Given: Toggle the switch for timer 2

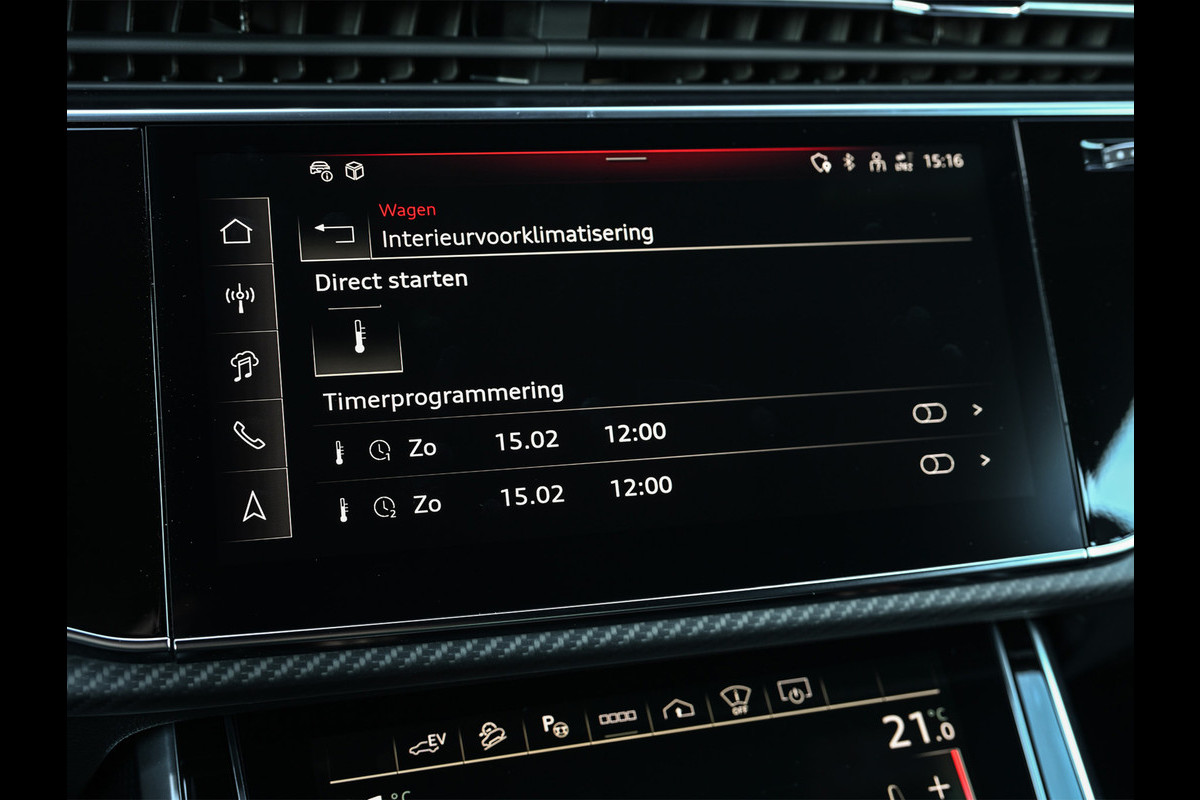Looking at the screenshot, I should (x=937, y=463).
